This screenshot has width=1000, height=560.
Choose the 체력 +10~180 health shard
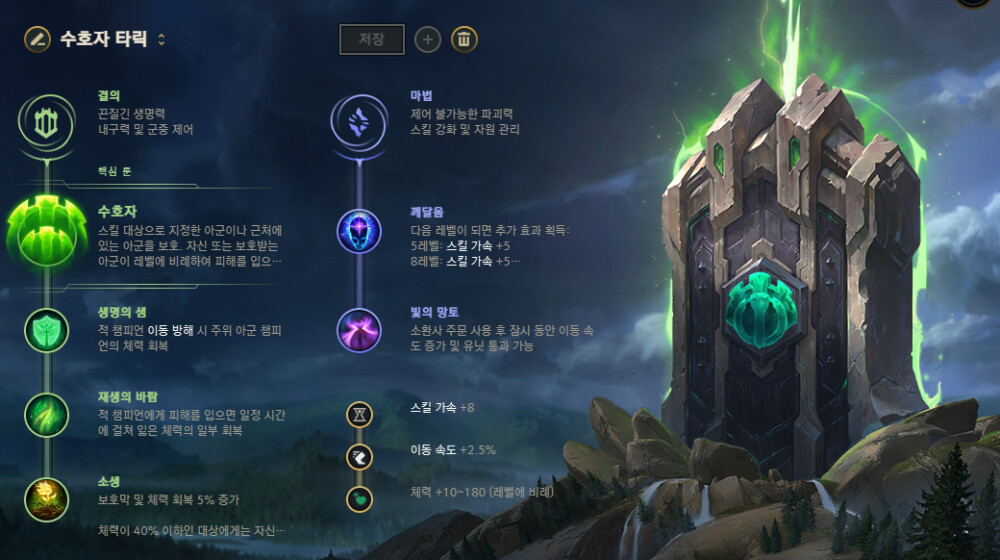359,498
